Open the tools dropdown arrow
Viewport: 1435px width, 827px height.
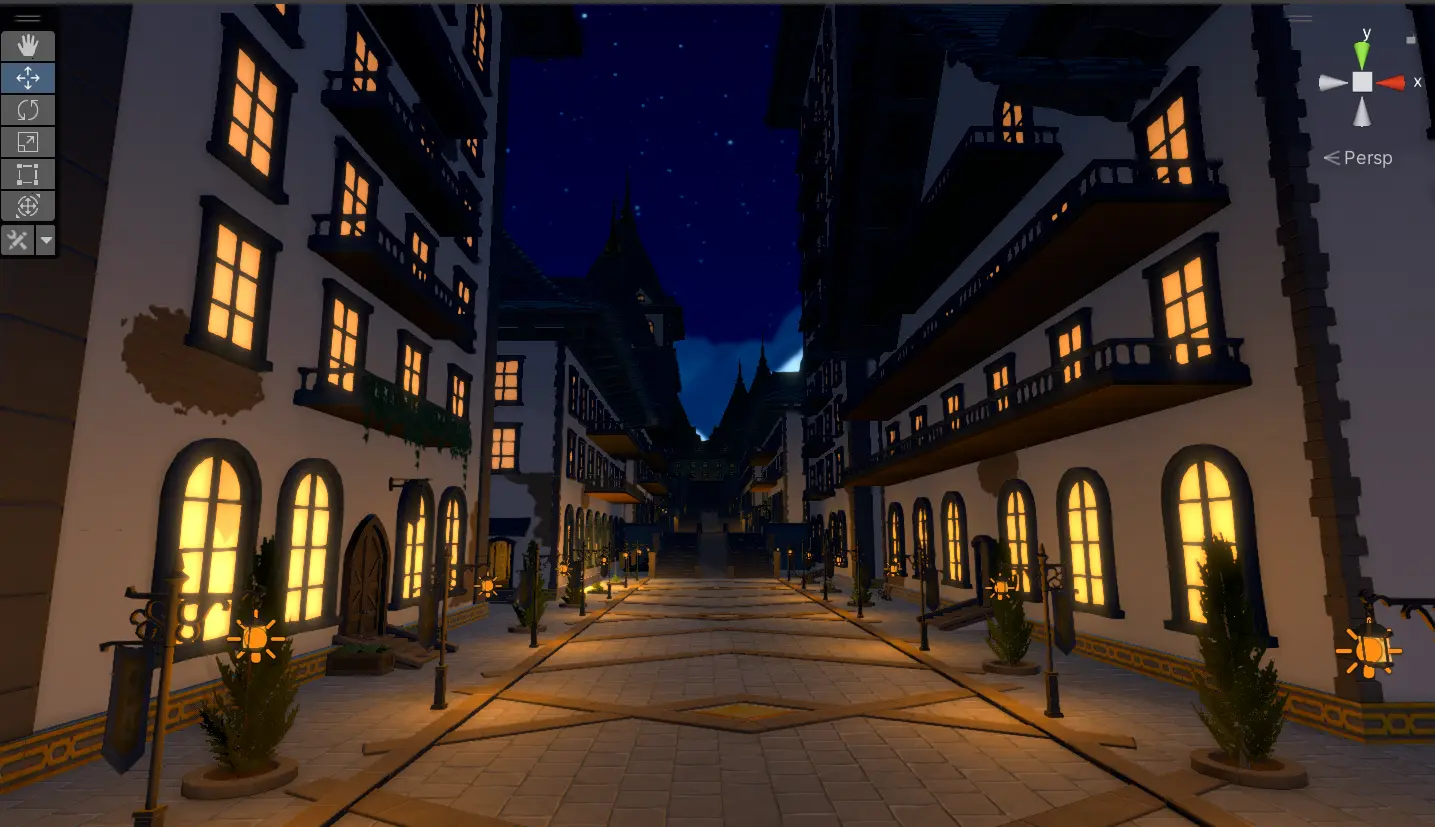pyautogui.click(x=46, y=240)
